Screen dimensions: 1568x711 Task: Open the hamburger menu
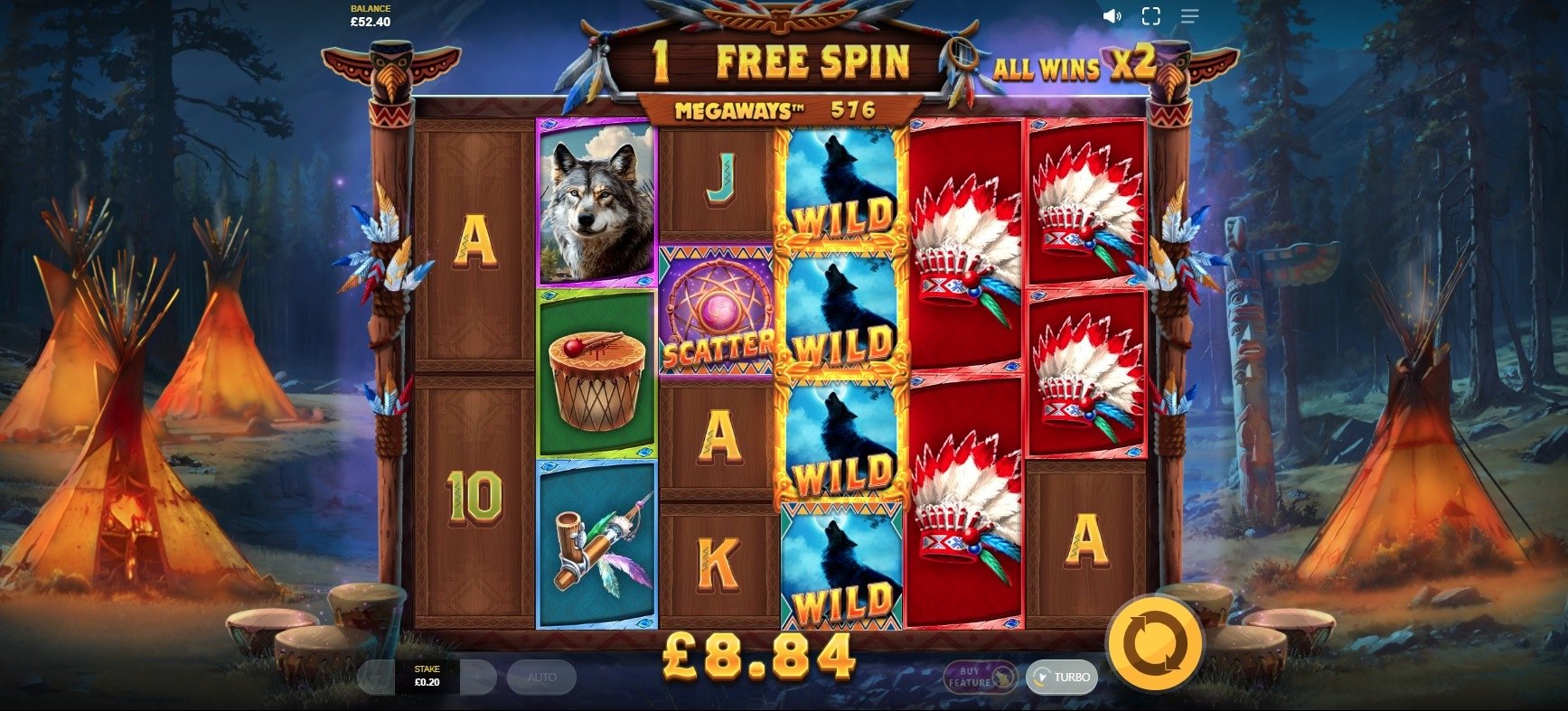click(1189, 16)
